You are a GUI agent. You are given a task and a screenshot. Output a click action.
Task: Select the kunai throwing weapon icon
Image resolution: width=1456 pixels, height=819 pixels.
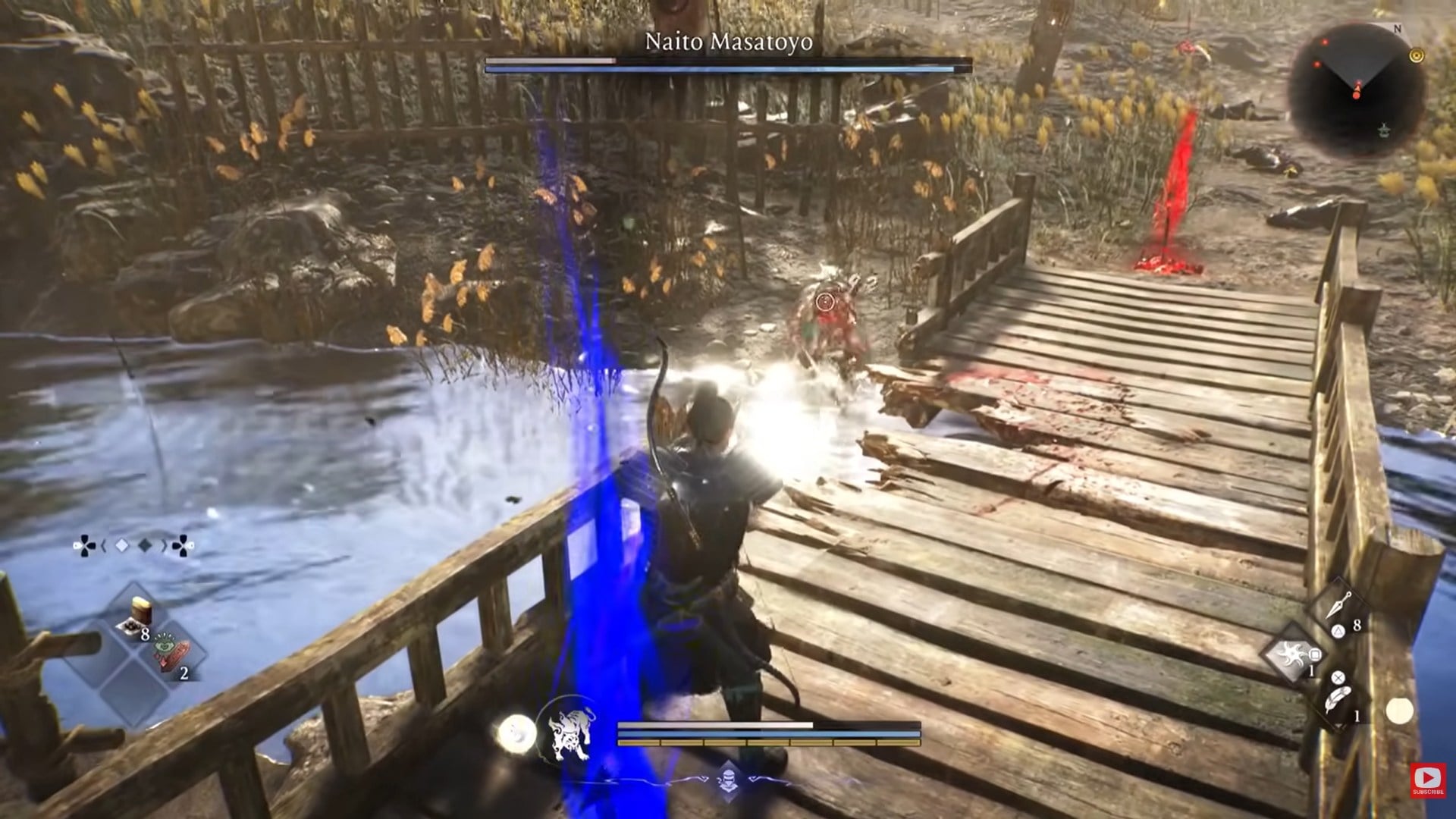point(1338,604)
